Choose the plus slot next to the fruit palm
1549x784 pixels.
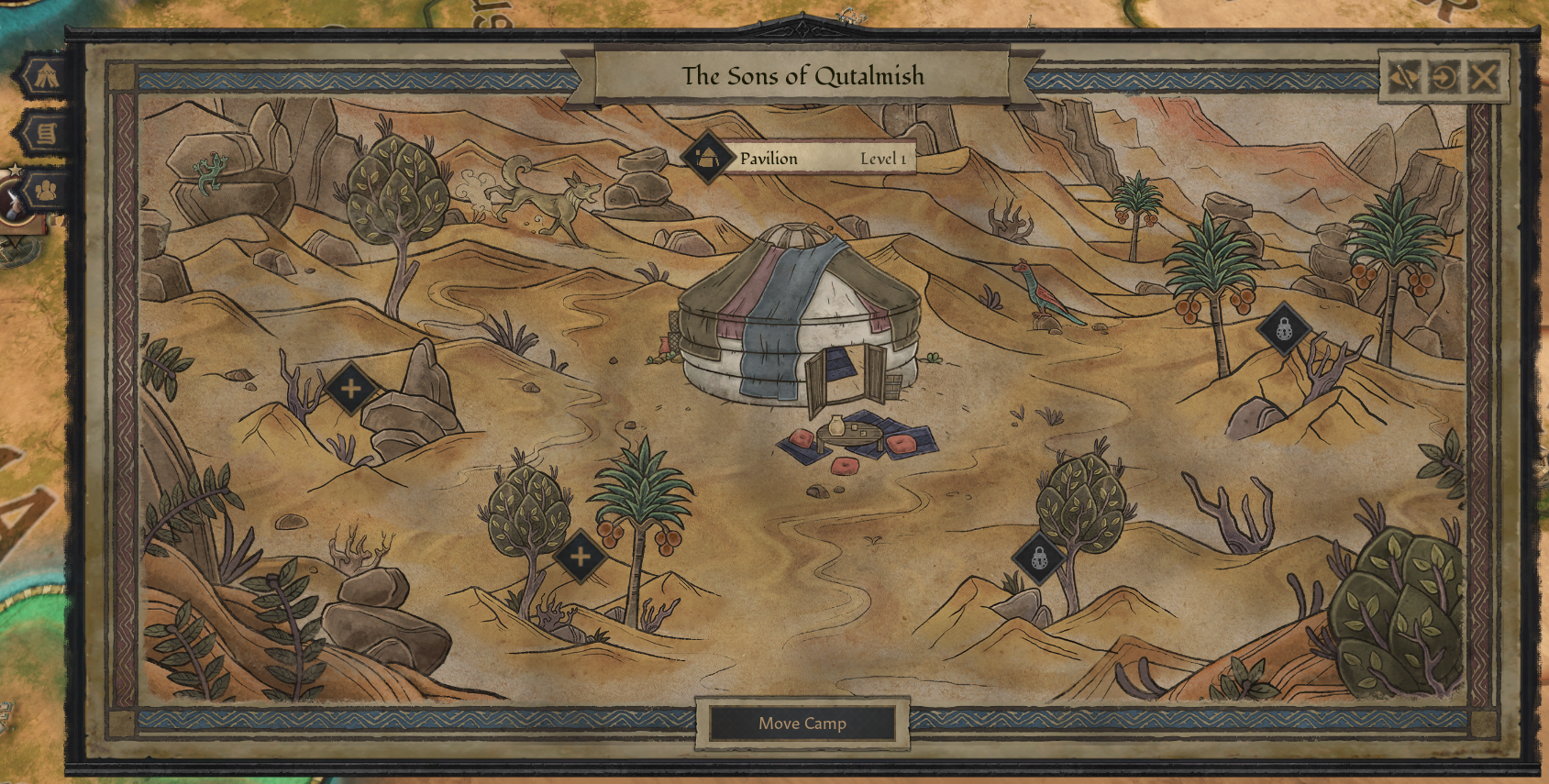point(580,556)
